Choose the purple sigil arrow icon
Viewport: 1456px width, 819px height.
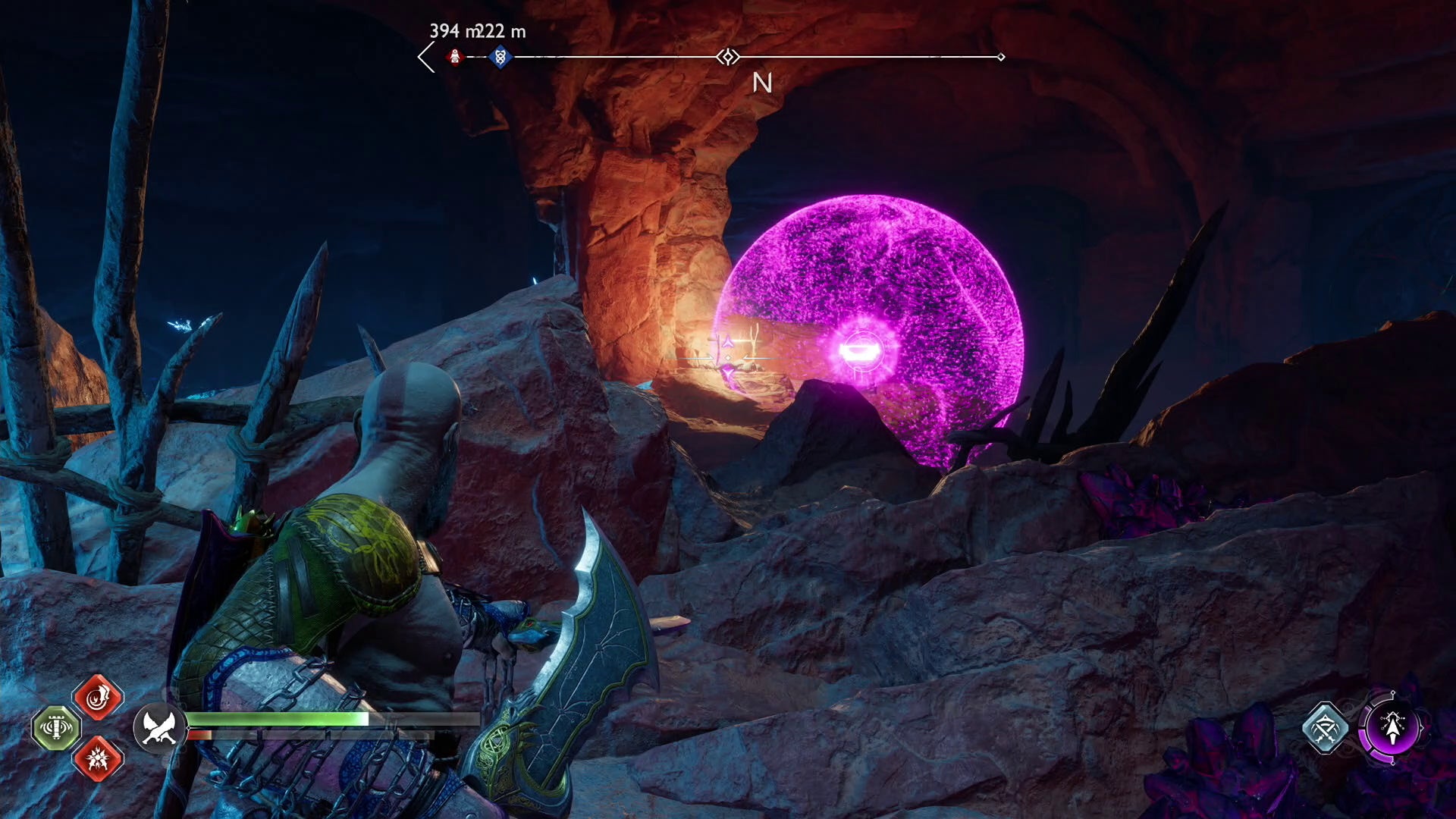point(1392,728)
